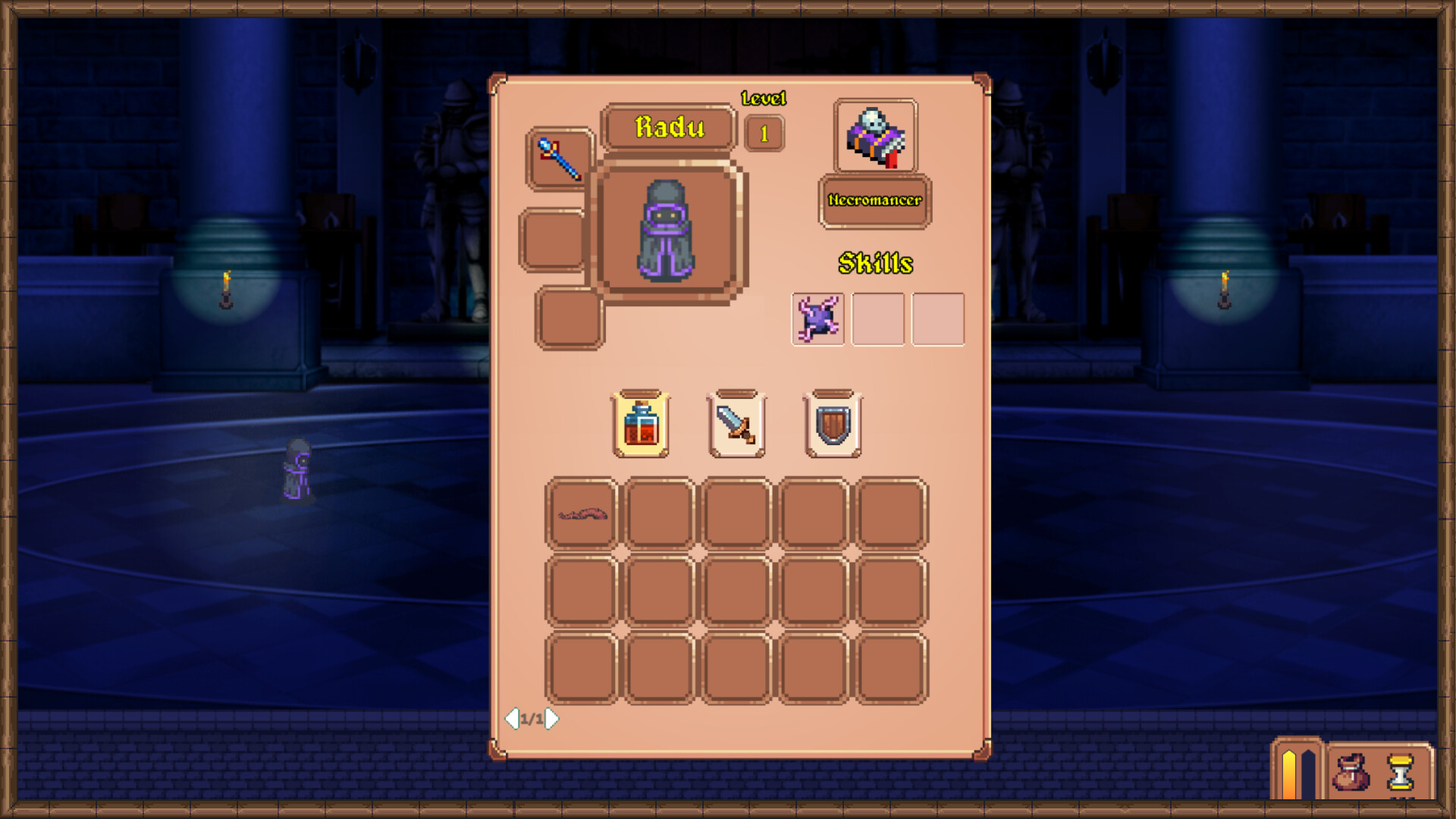Screen dimensions: 1456x819
Task: Open the potions category icon
Action: 641,422
